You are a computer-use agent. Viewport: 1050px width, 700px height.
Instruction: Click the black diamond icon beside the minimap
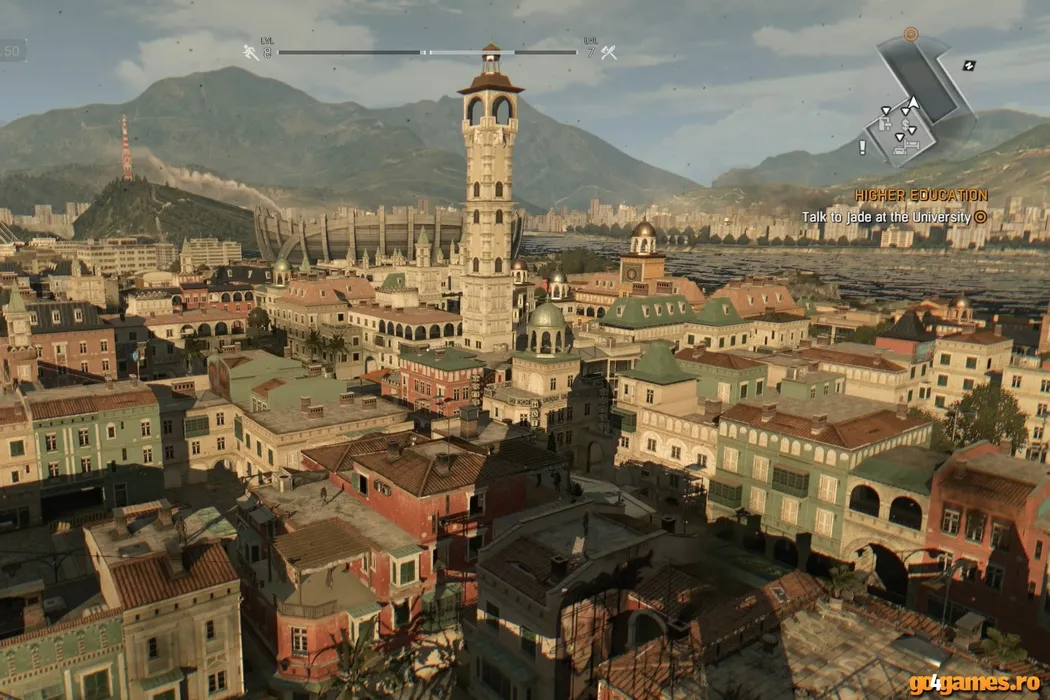(969, 65)
